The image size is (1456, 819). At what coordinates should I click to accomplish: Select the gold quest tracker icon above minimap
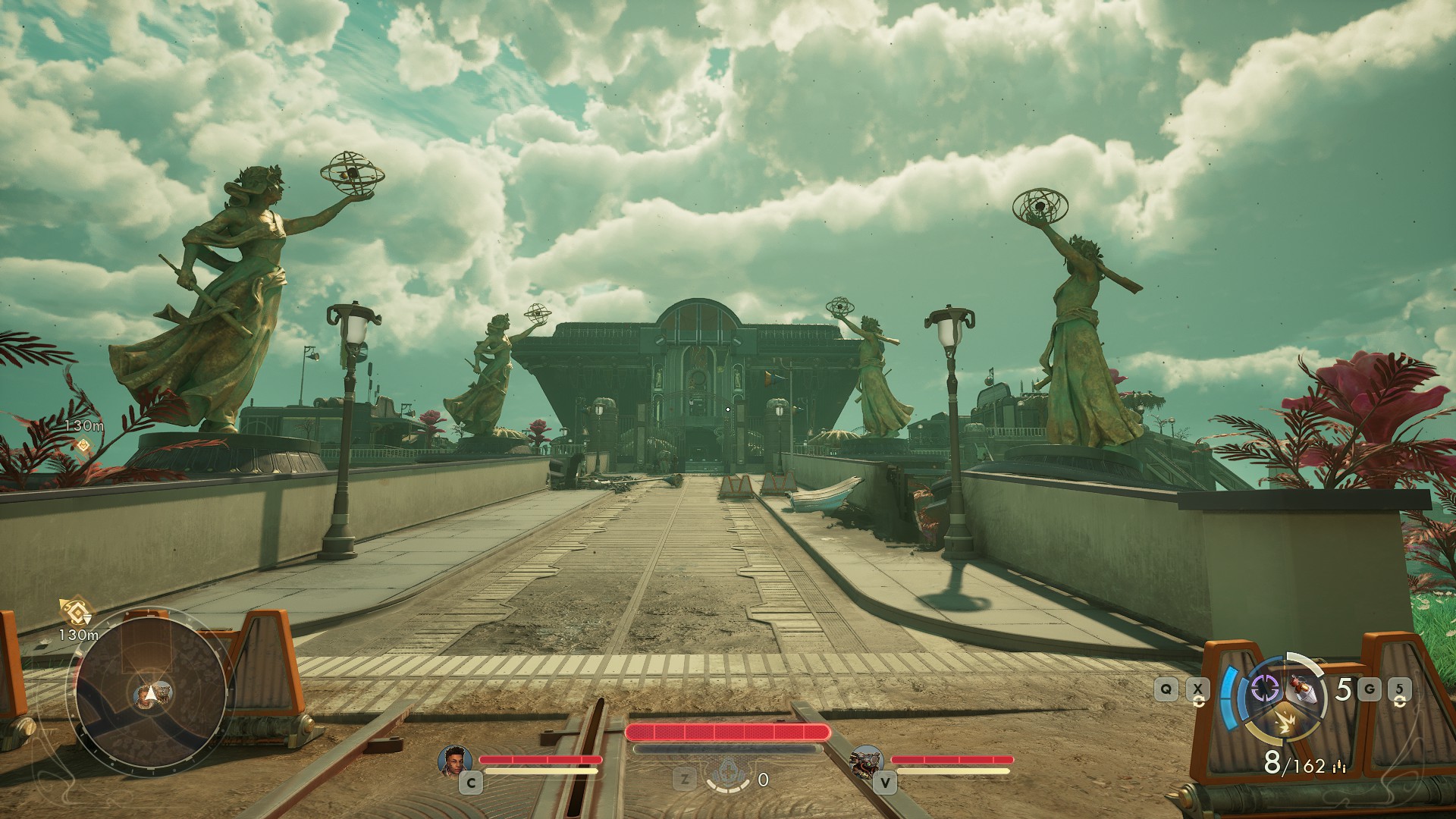point(76,610)
